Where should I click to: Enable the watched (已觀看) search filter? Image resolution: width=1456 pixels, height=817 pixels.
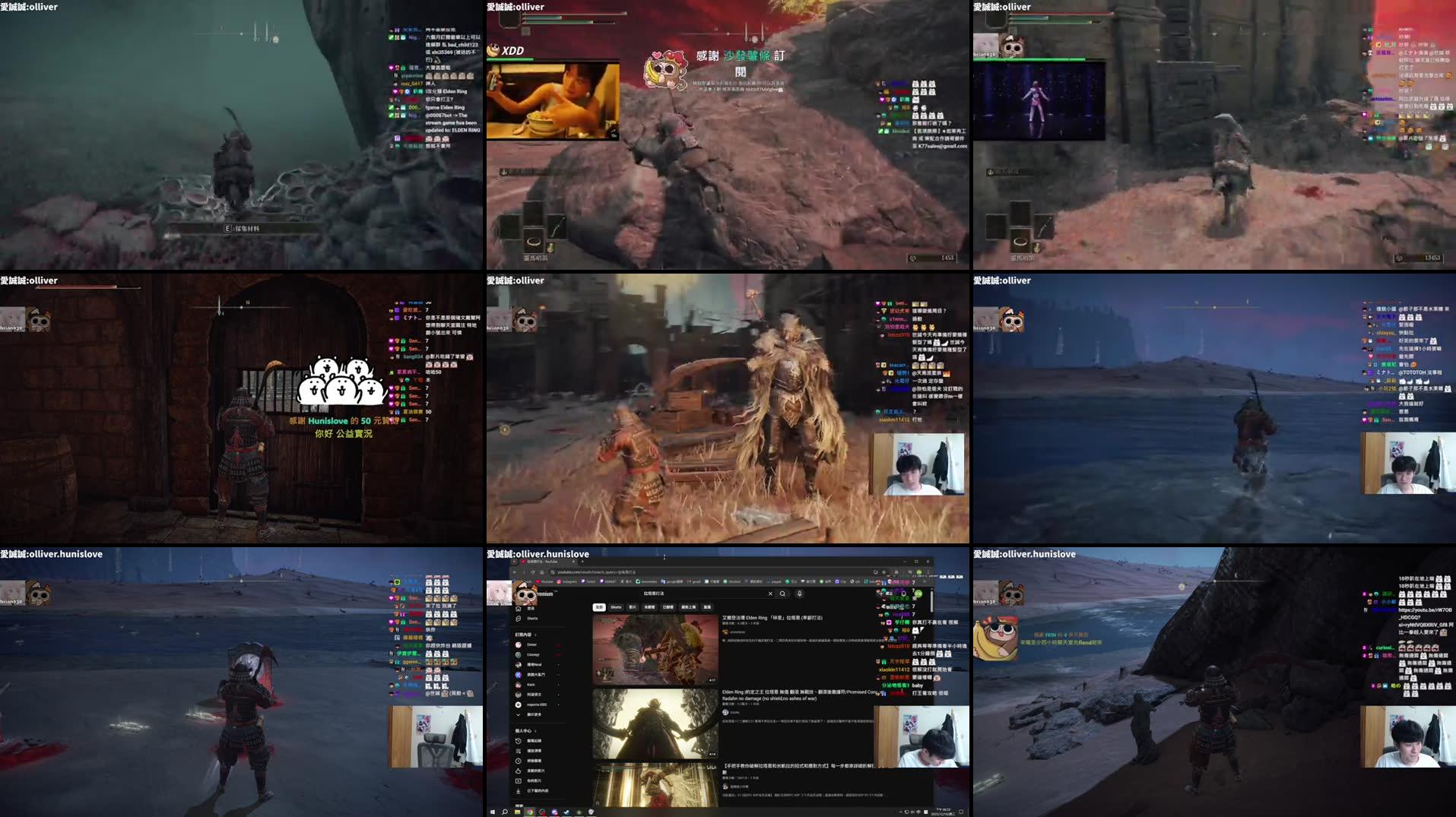tap(668, 607)
